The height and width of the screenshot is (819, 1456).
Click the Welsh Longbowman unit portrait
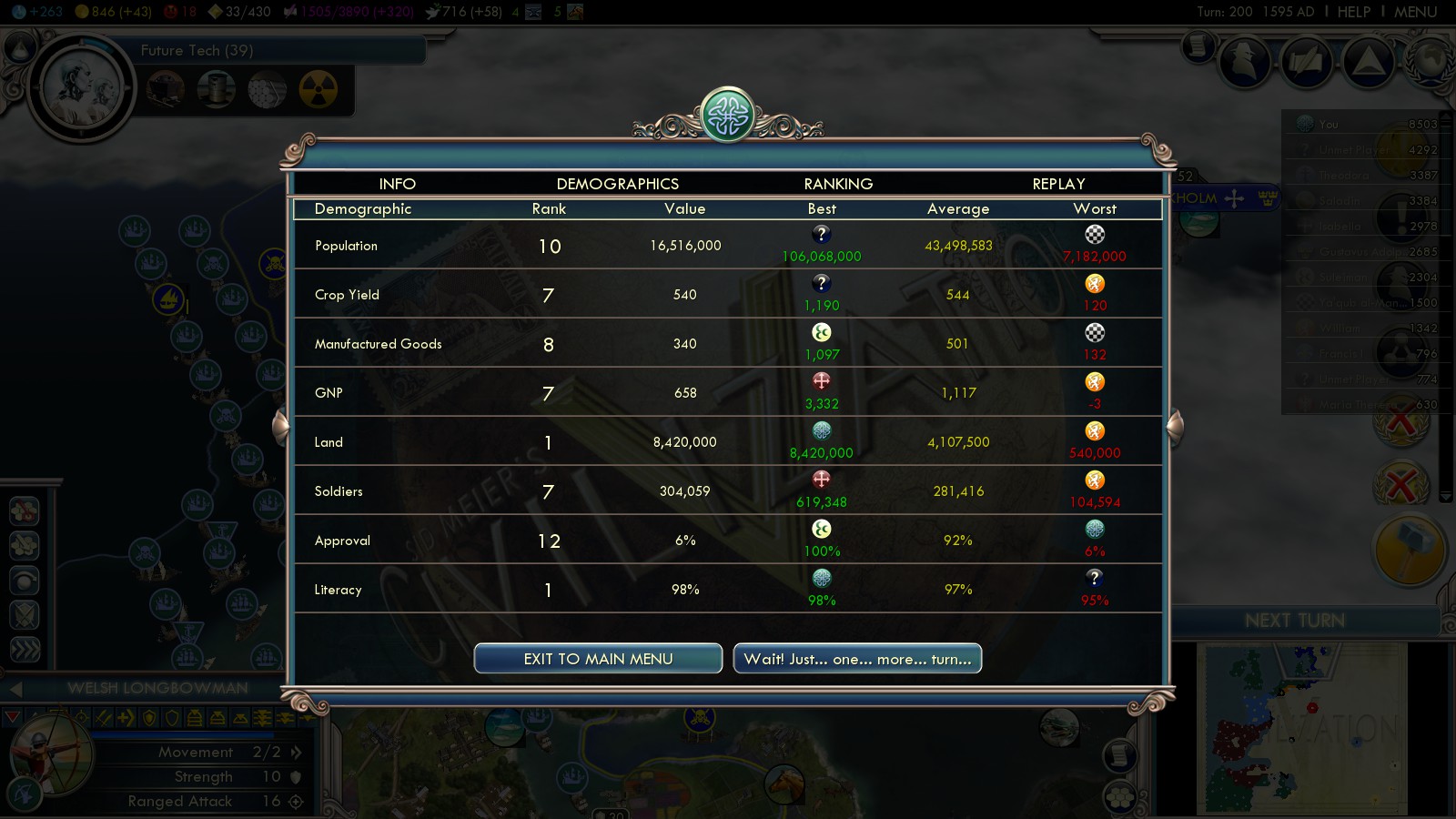pyautogui.click(x=52, y=755)
